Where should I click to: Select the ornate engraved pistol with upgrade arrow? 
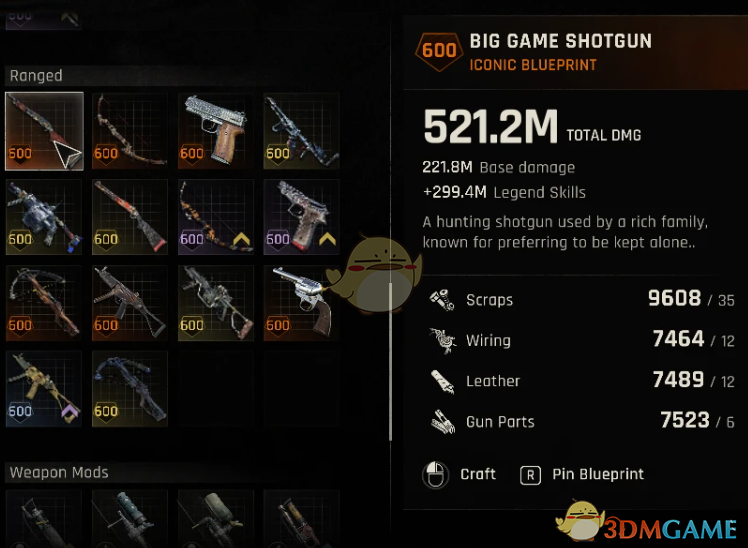tap(301, 217)
